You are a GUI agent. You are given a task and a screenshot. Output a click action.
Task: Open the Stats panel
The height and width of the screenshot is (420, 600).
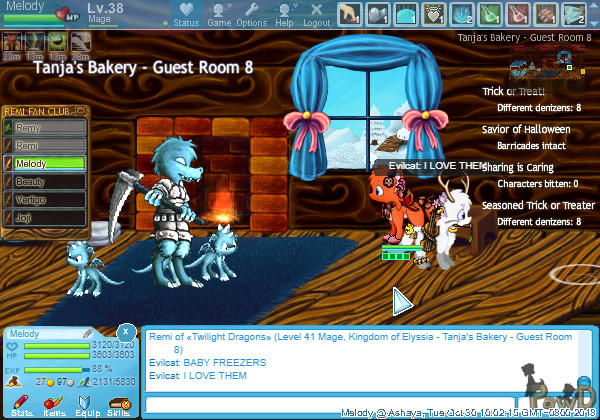22,405
